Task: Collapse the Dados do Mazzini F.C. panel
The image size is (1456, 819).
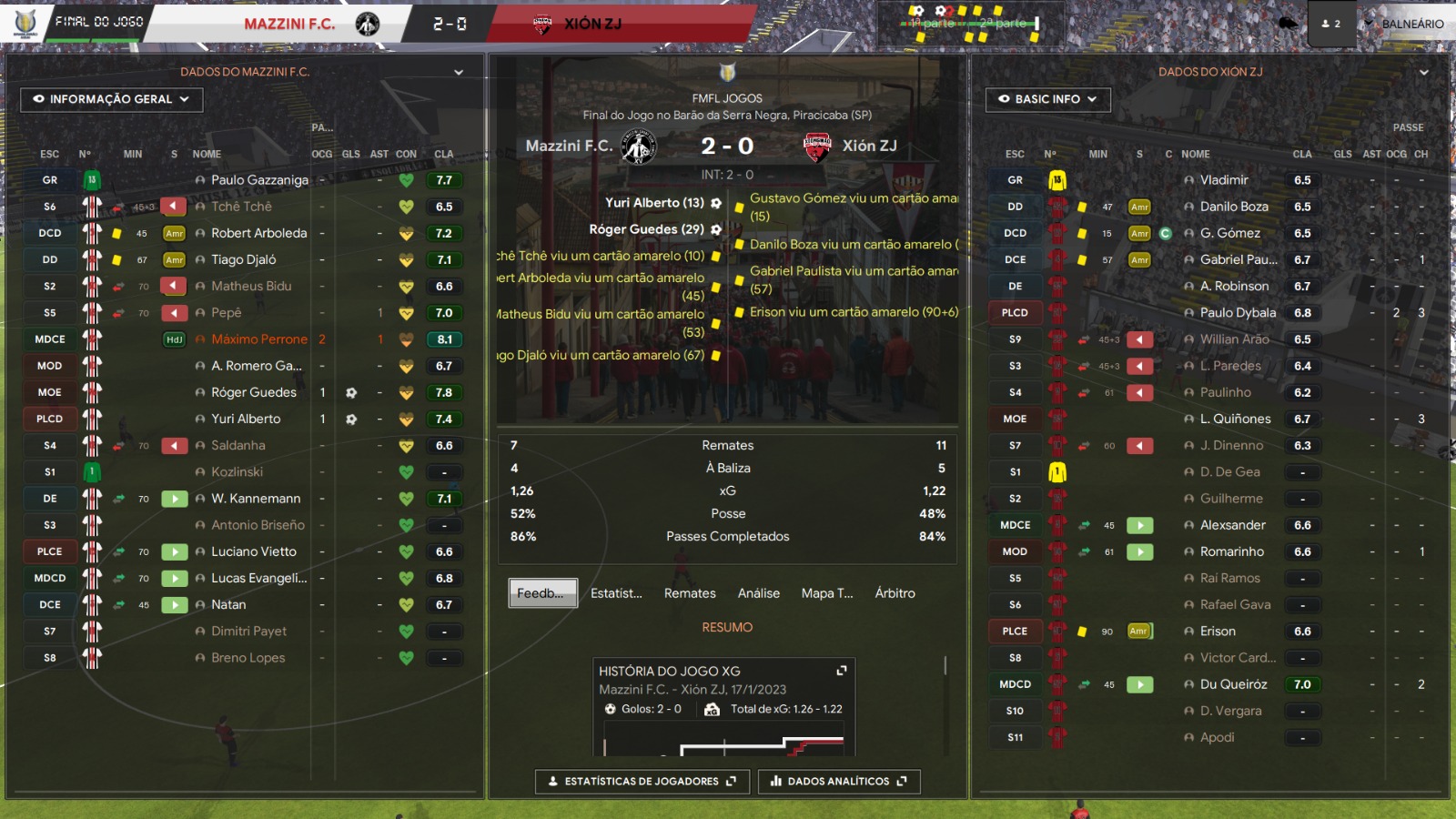Action: (x=459, y=72)
